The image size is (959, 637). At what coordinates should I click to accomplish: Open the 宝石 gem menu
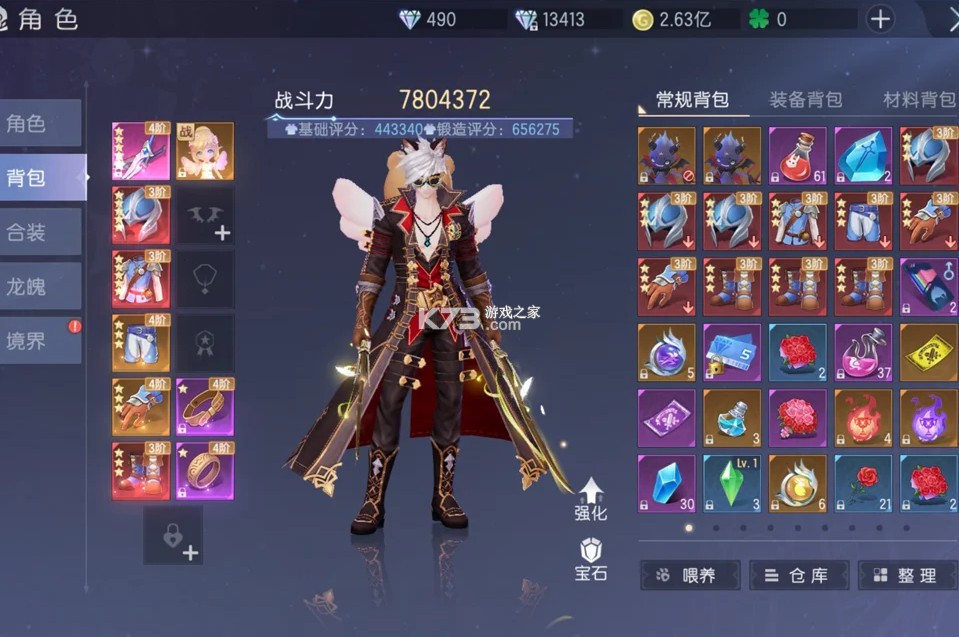(x=591, y=558)
